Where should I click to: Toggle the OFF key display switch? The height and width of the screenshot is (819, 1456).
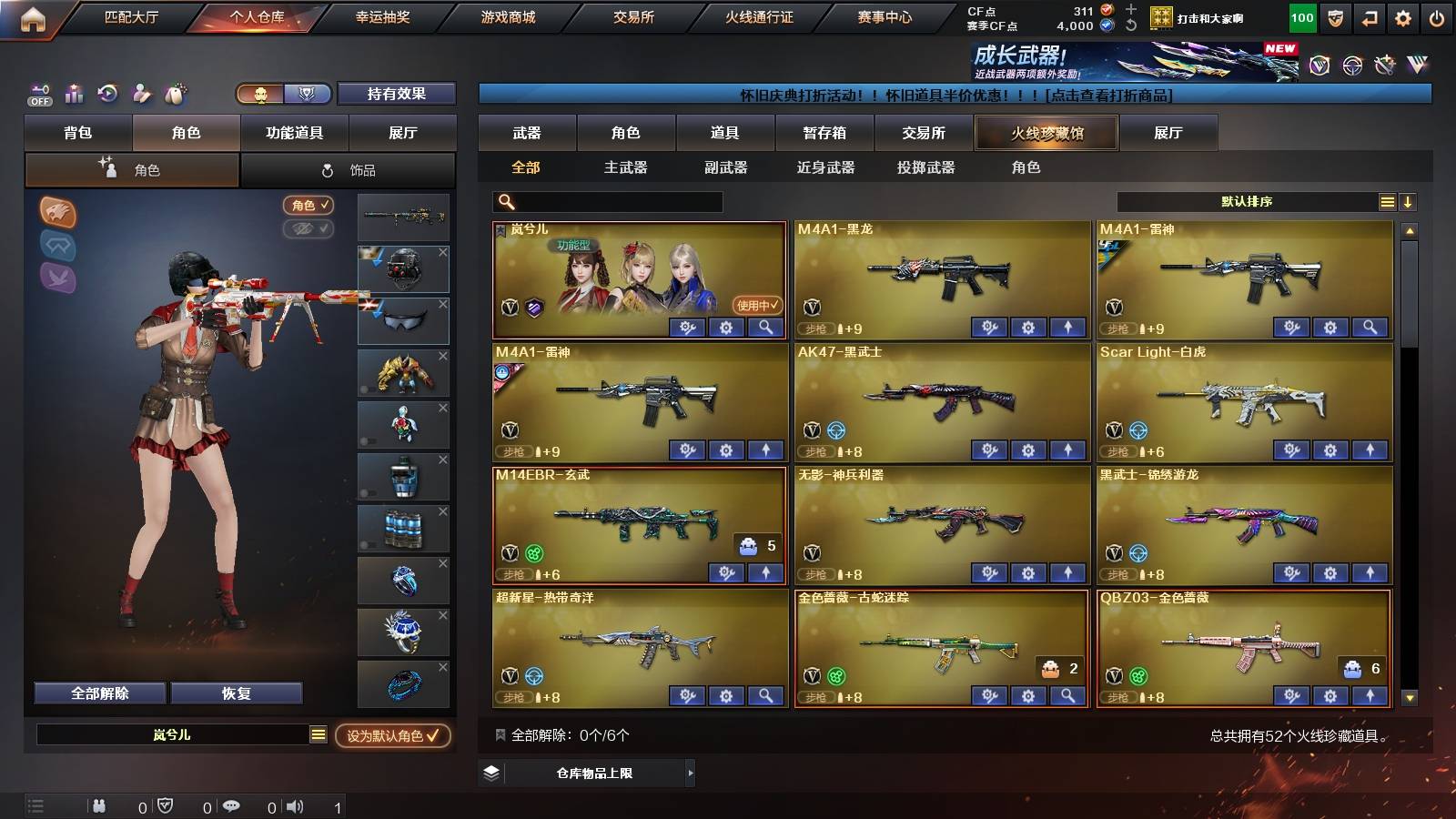click(37, 94)
